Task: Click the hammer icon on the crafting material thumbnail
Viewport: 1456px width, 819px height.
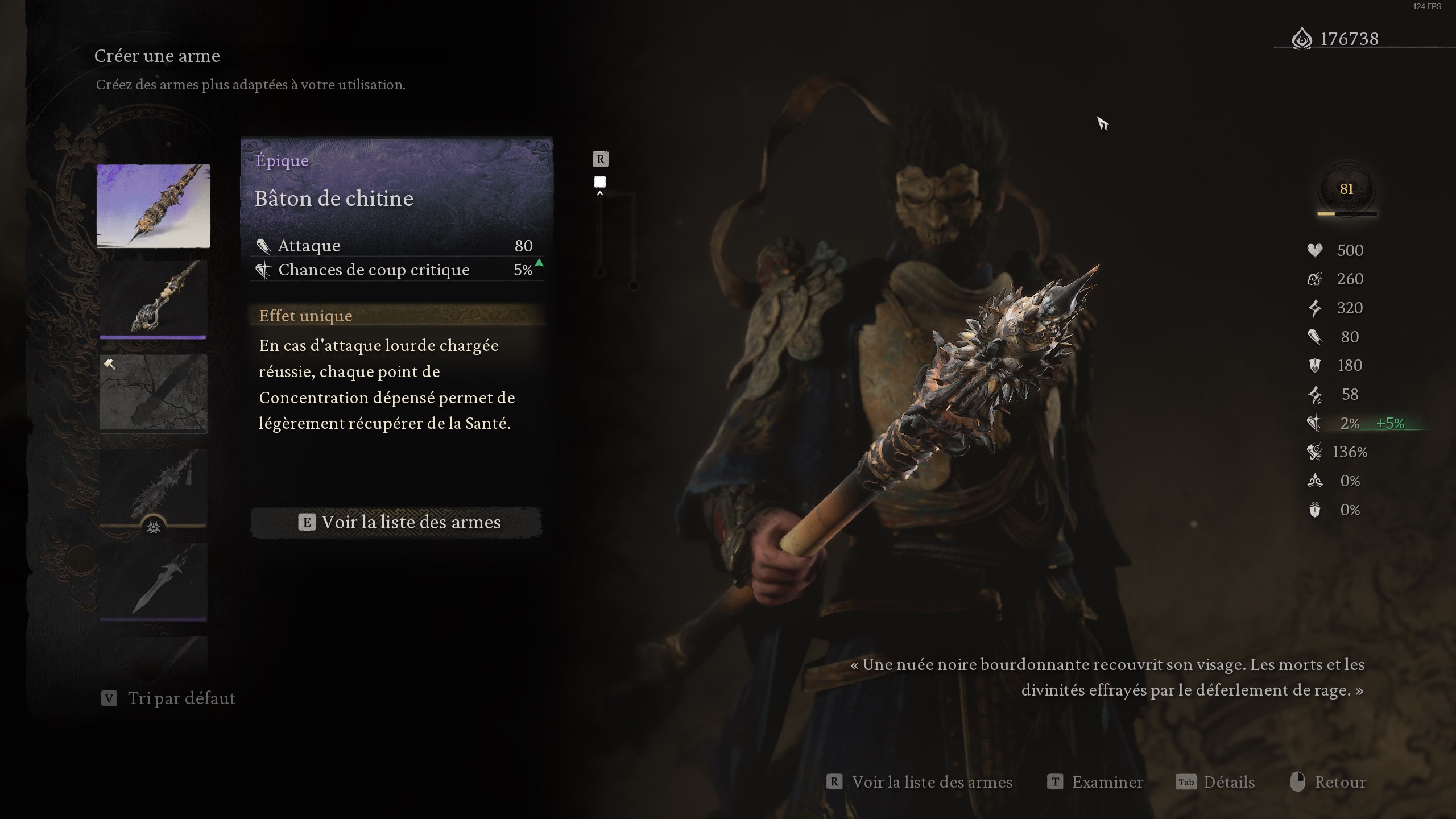Action: 110,365
